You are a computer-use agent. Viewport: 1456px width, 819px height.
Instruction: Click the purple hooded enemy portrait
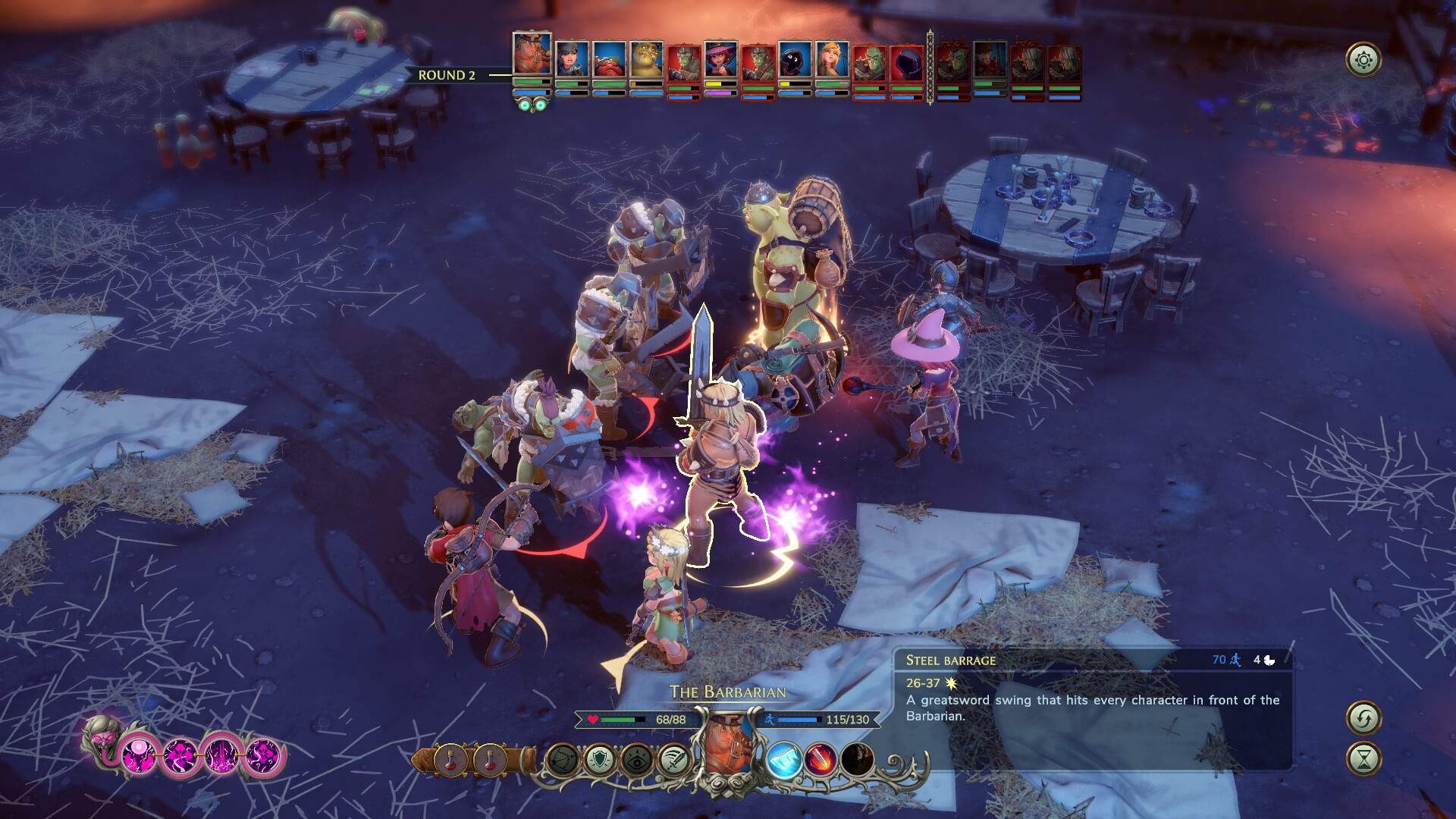906,62
